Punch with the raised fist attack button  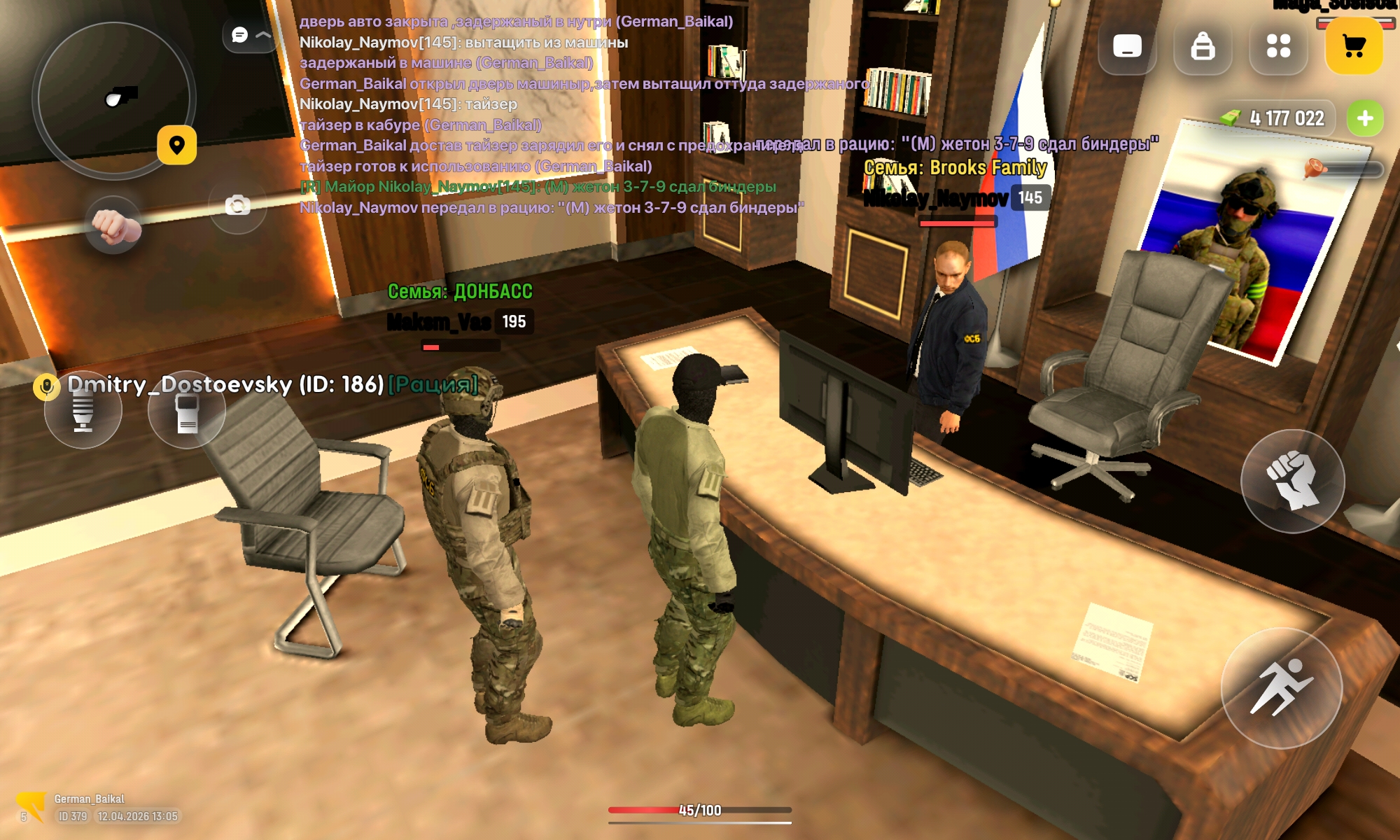(x=1292, y=481)
